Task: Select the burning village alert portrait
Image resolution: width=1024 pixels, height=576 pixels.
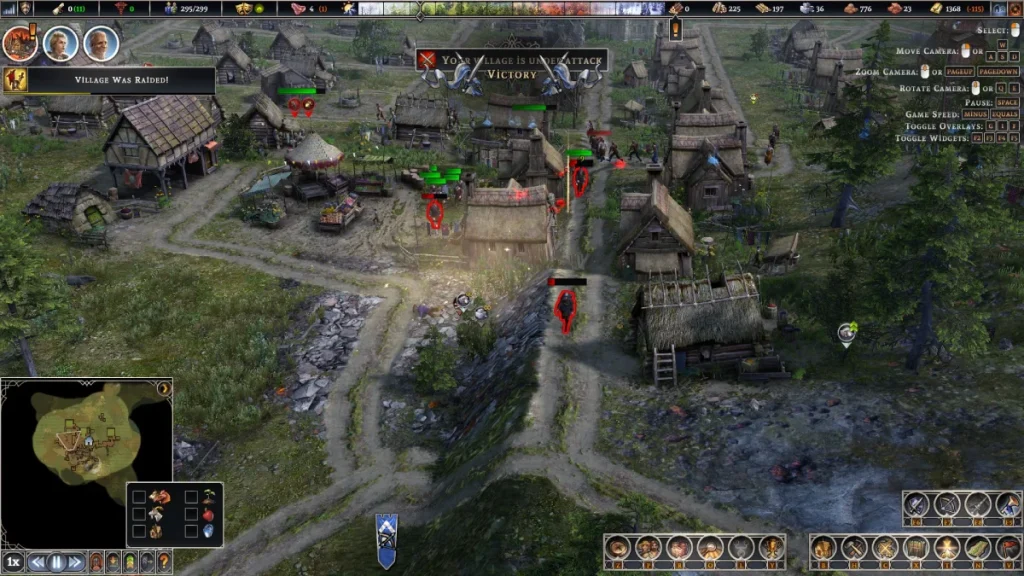Action: tap(19, 43)
